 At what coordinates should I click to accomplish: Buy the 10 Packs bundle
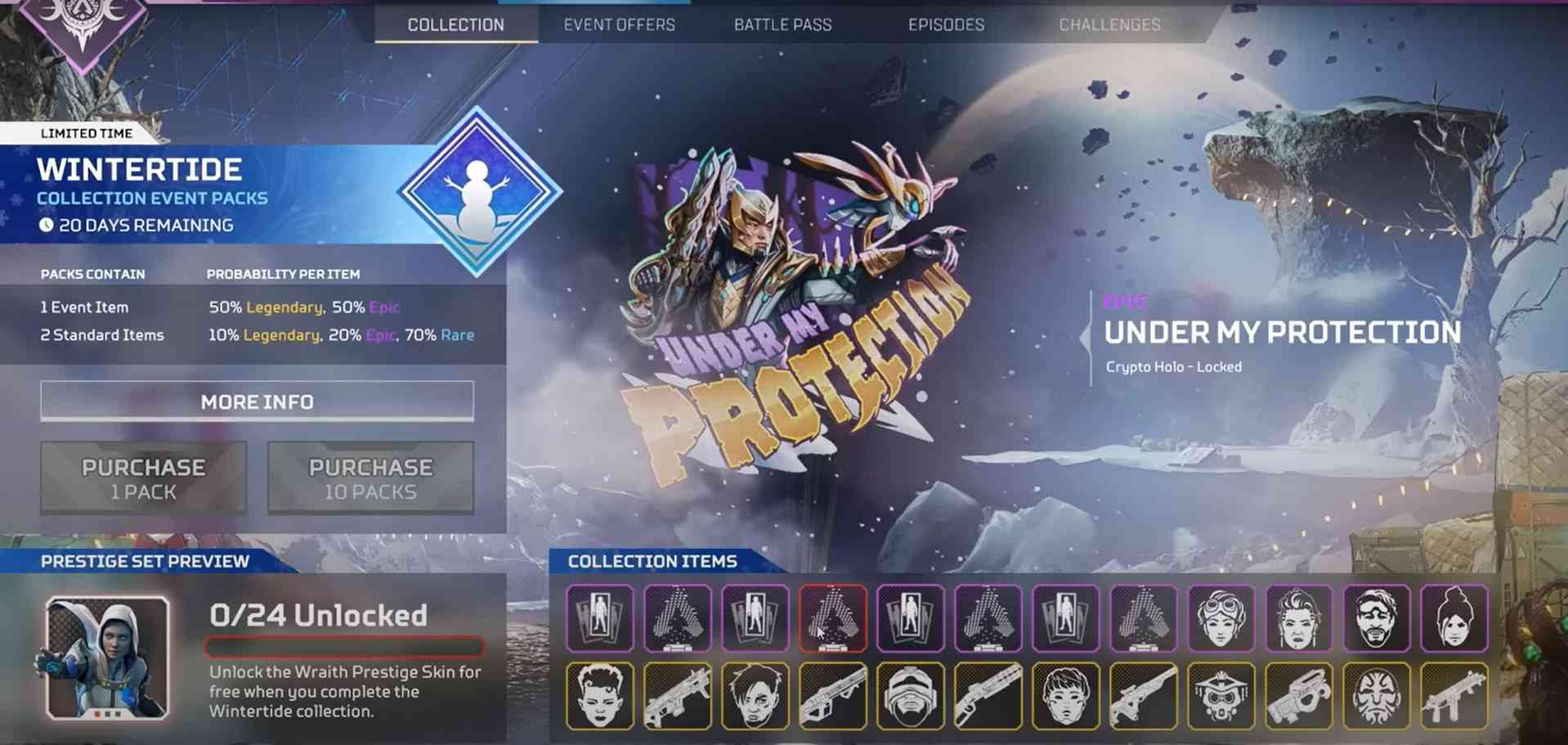point(370,478)
